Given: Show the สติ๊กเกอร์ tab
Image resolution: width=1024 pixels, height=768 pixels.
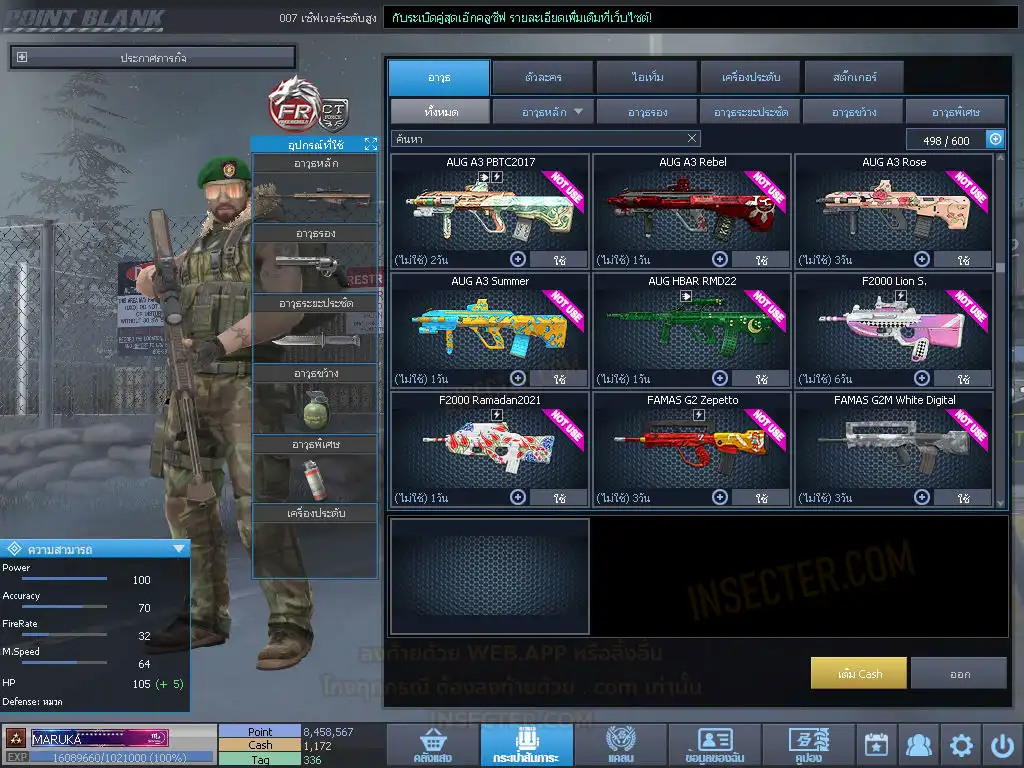Looking at the screenshot, I should pos(854,77).
